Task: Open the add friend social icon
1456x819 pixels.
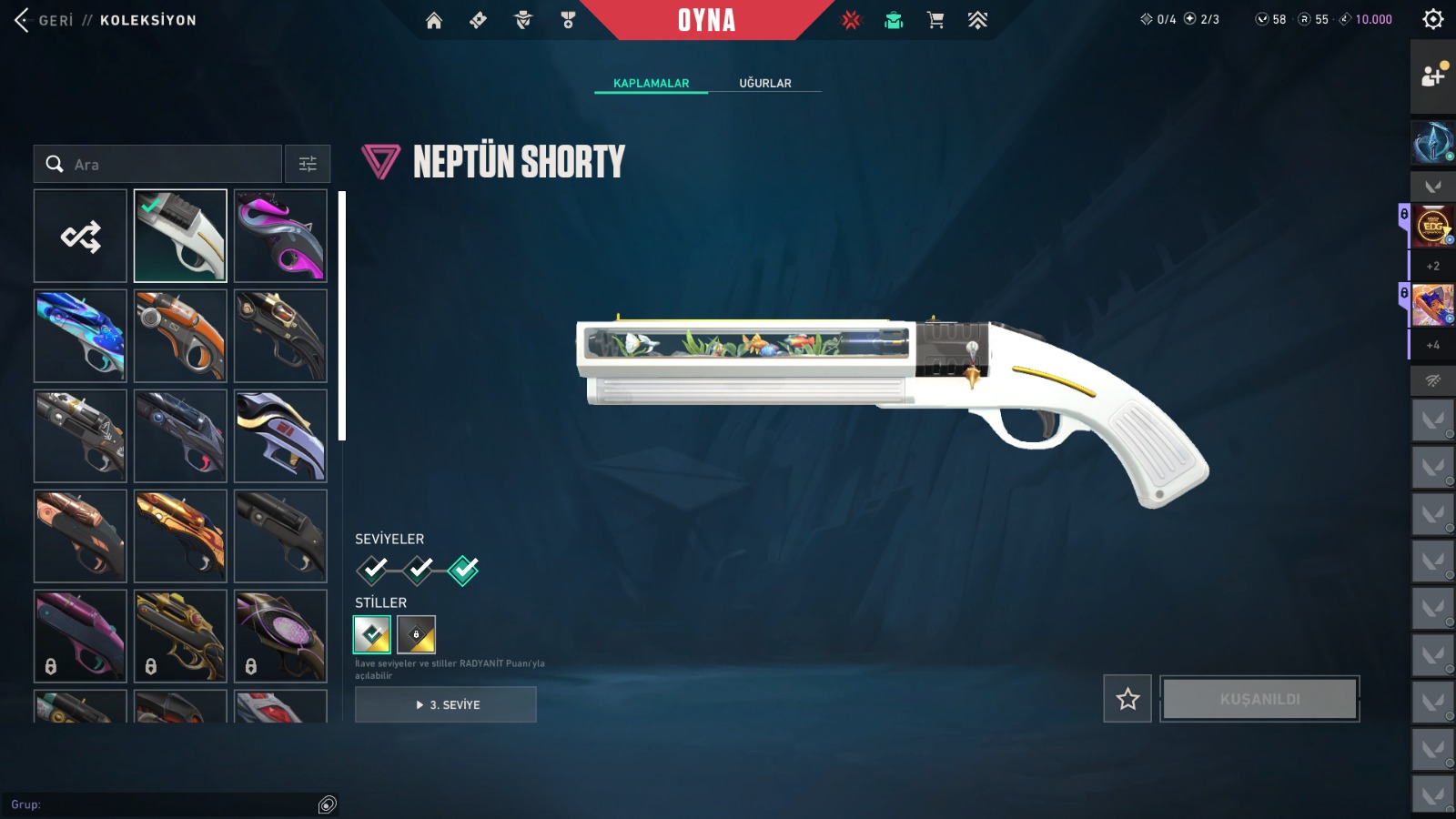Action: pos(1432,76)
